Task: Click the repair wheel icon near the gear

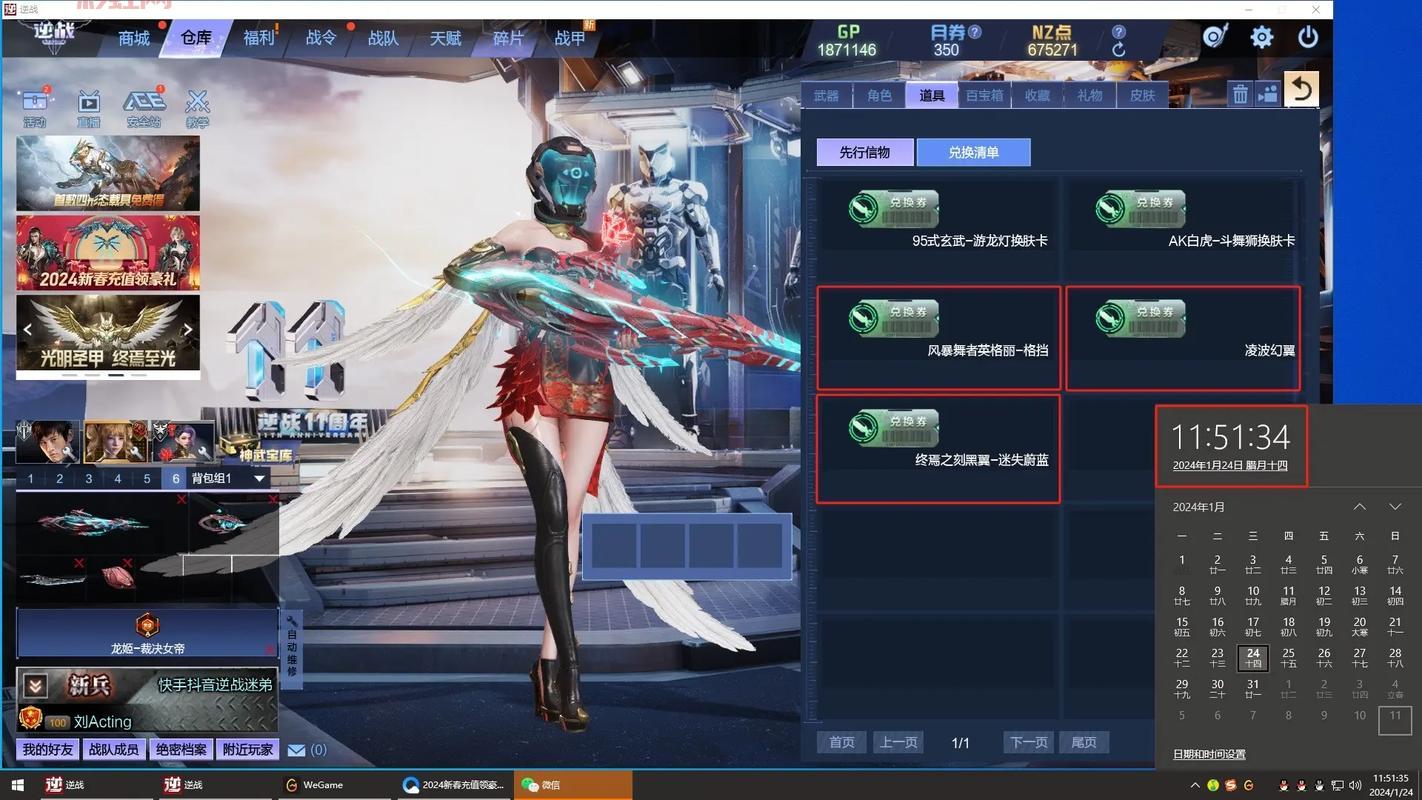Action: [x=1214, y=36]
